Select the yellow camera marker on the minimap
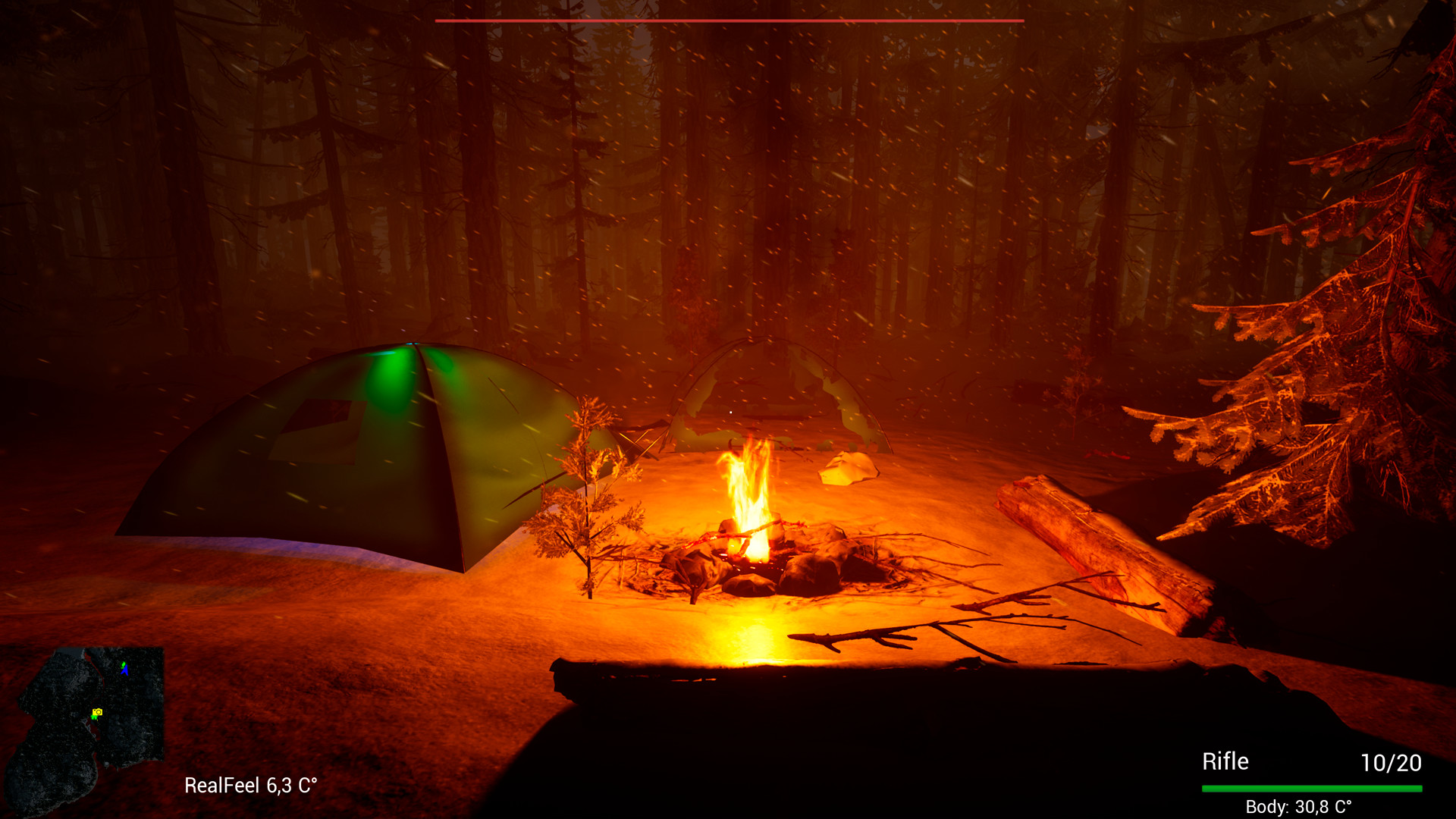Viewport: 1456px width, 819px height. tap(97, 712)
